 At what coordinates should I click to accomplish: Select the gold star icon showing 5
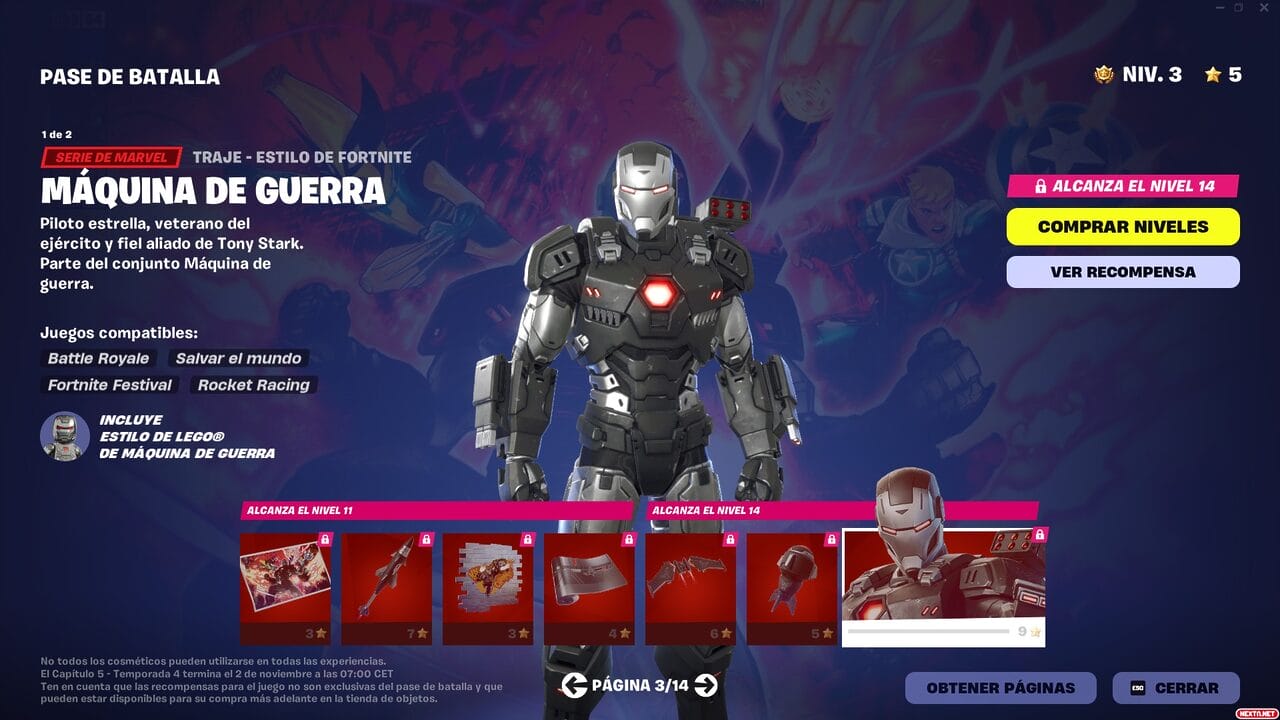[x=1216, y=74]
